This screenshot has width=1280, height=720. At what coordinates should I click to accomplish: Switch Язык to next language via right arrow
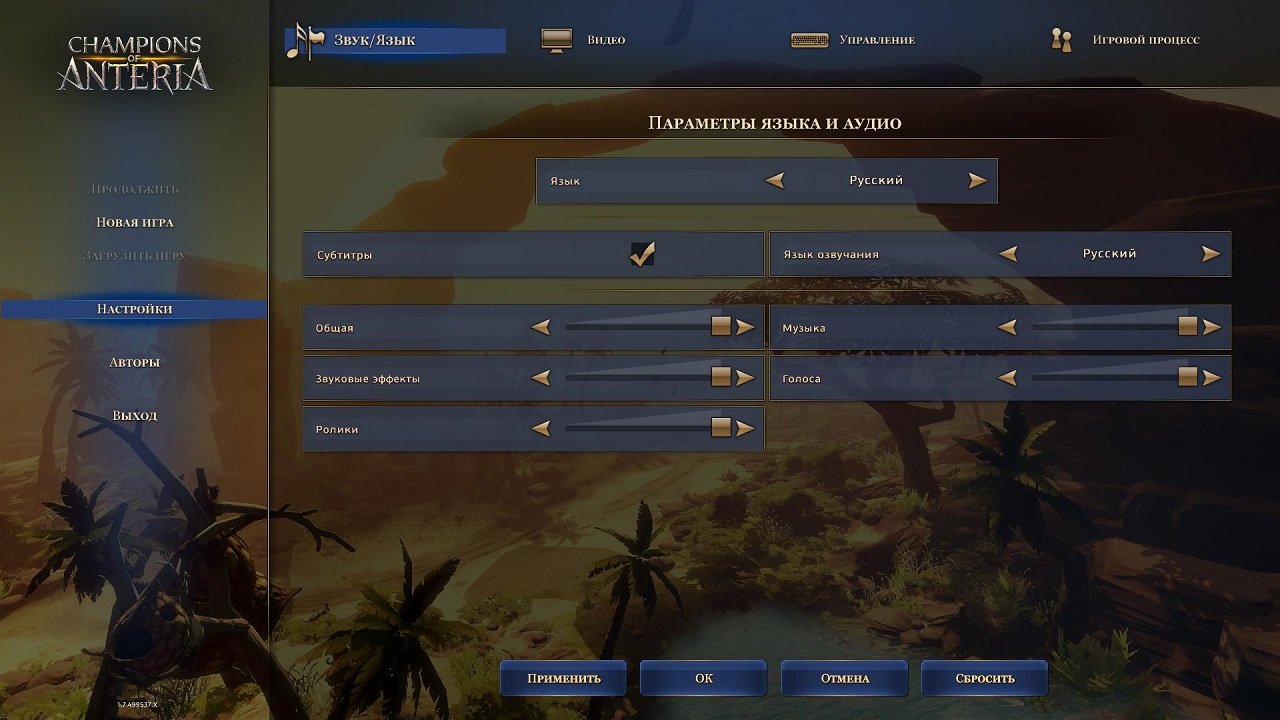click(976, 180)
